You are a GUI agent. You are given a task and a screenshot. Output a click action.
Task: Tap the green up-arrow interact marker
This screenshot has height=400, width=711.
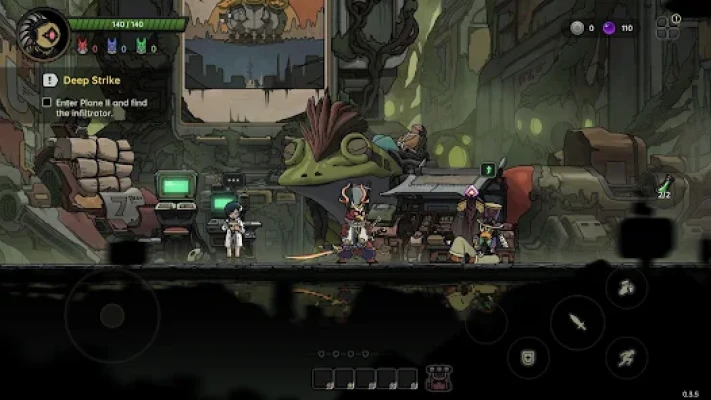click(488, 170)
